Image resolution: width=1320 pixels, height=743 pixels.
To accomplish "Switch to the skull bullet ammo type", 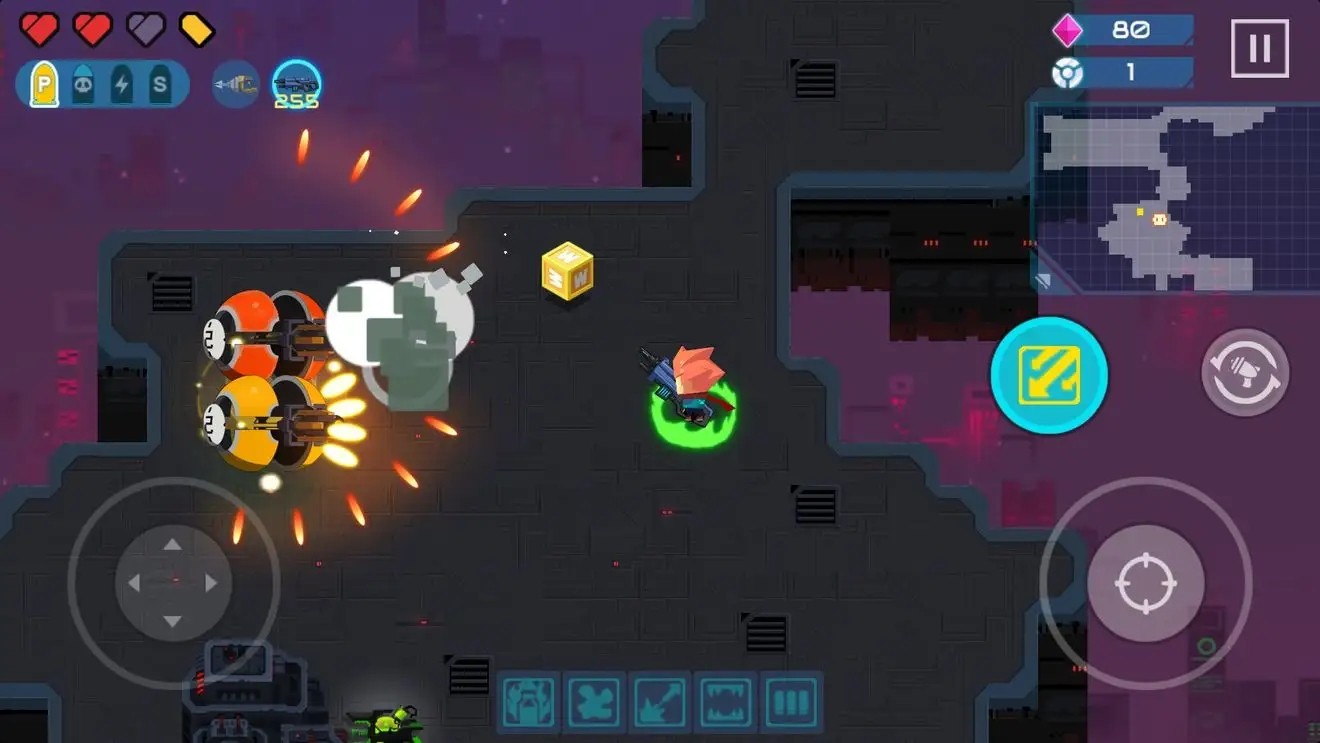I will click(x=83, y=85).
